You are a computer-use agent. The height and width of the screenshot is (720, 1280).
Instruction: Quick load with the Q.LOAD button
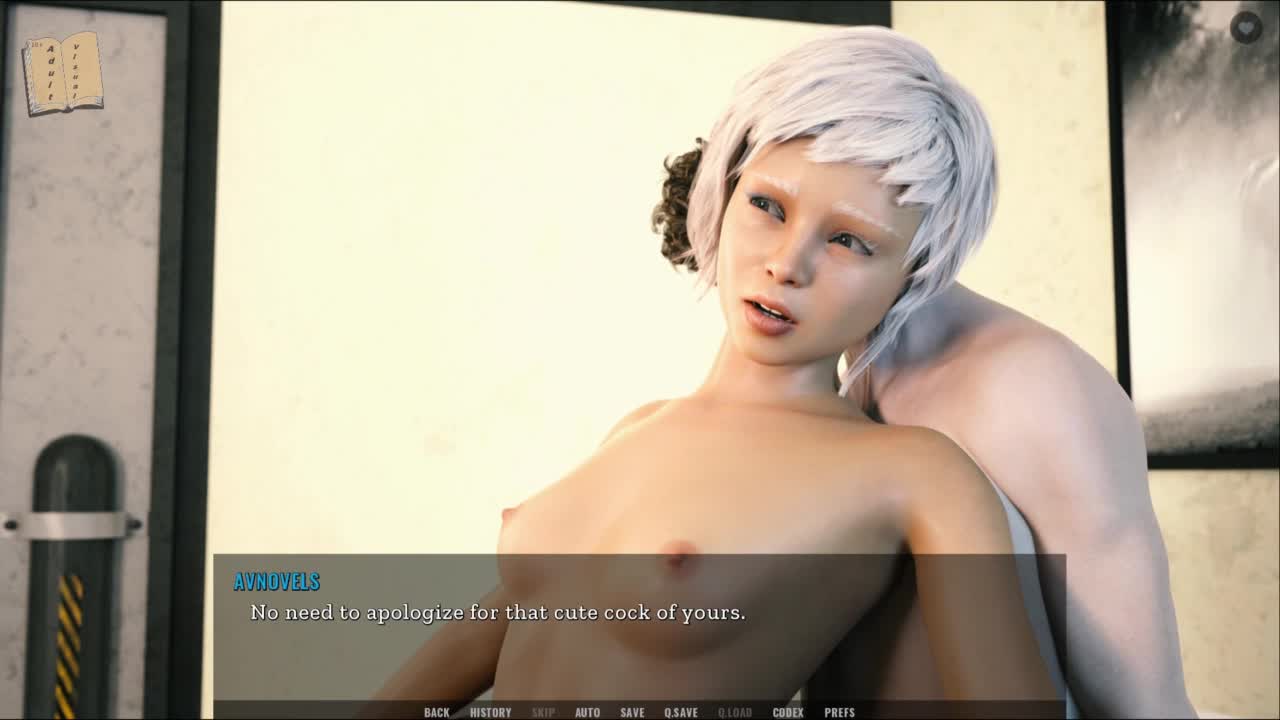(x=735, y=712)
